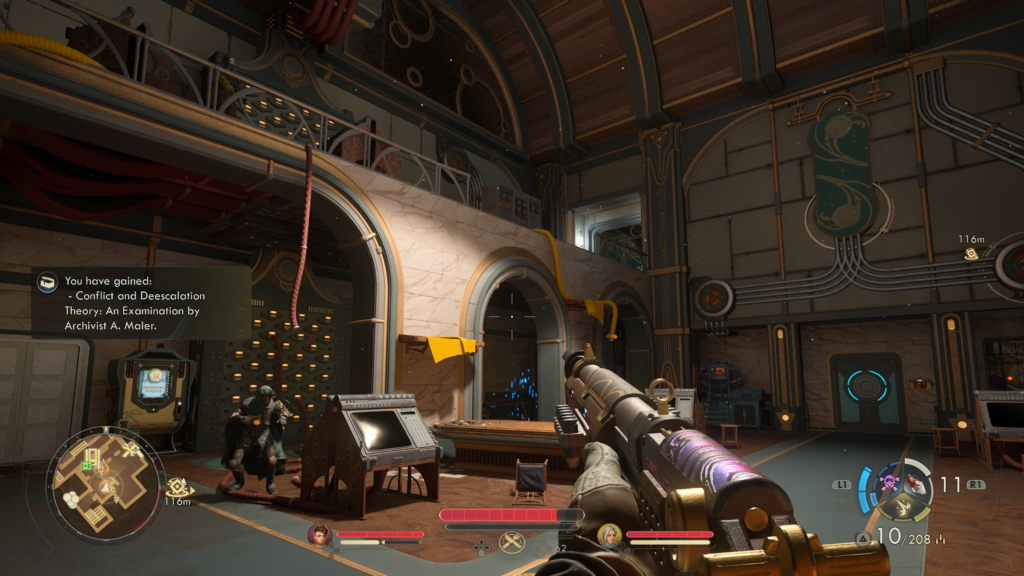Select the grey-haired companion portrait

tap(609, 535)
